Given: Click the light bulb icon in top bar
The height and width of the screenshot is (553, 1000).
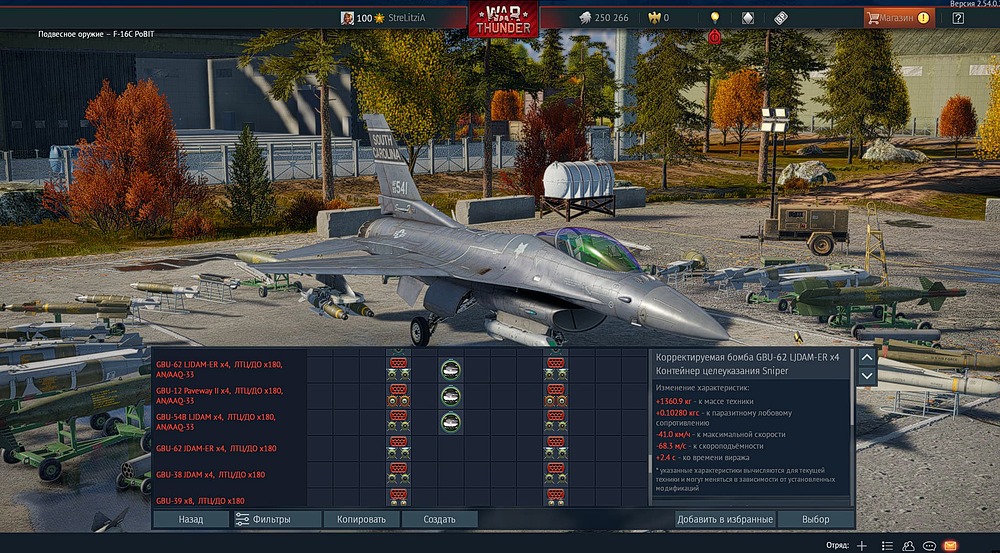Looking at the screenshot, I should (715, 18).
